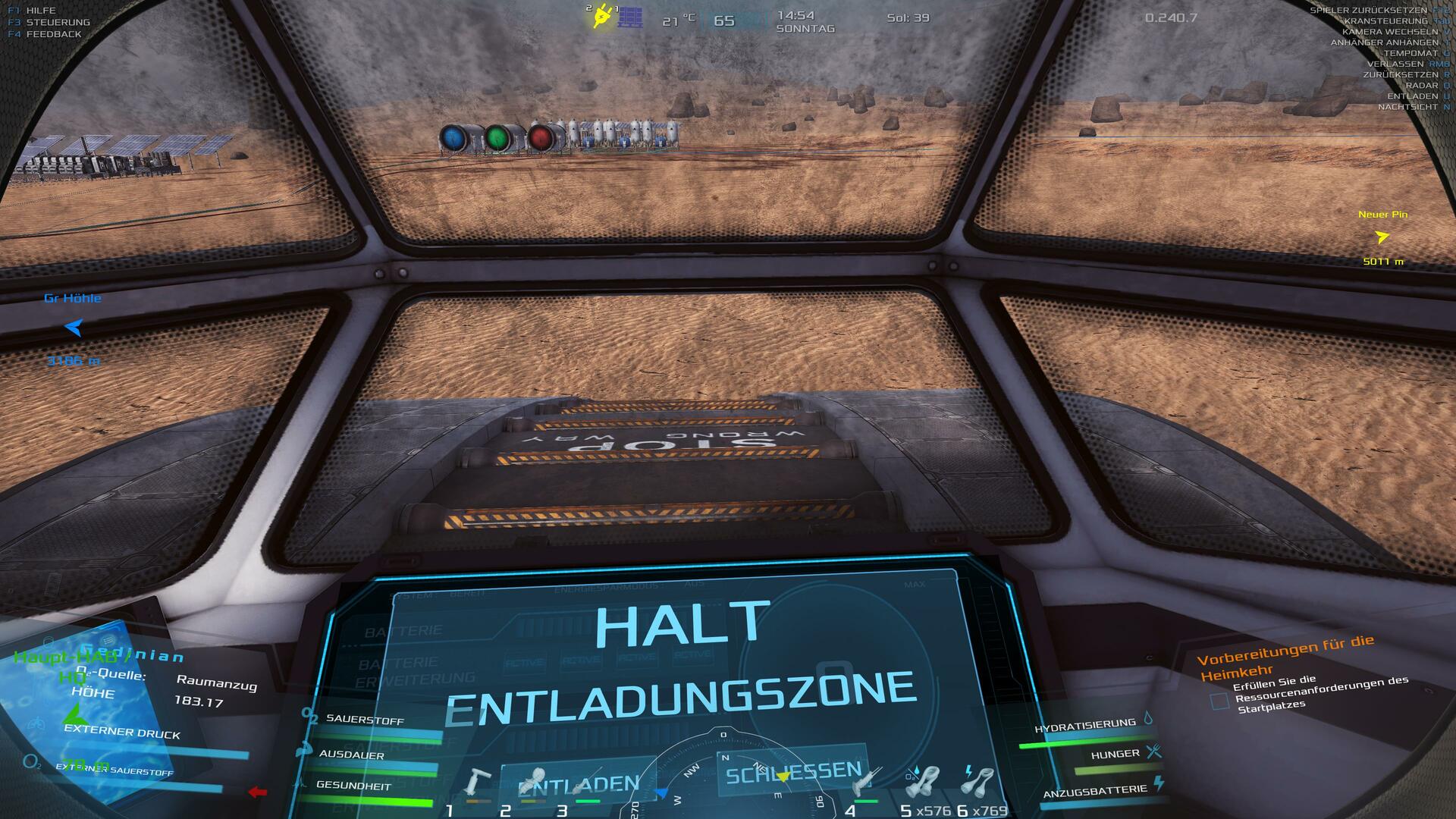Close the panel with the SCHLIESSEN button
The height and width of the screenshot is (819, 1456).
(x=793, y=773)
